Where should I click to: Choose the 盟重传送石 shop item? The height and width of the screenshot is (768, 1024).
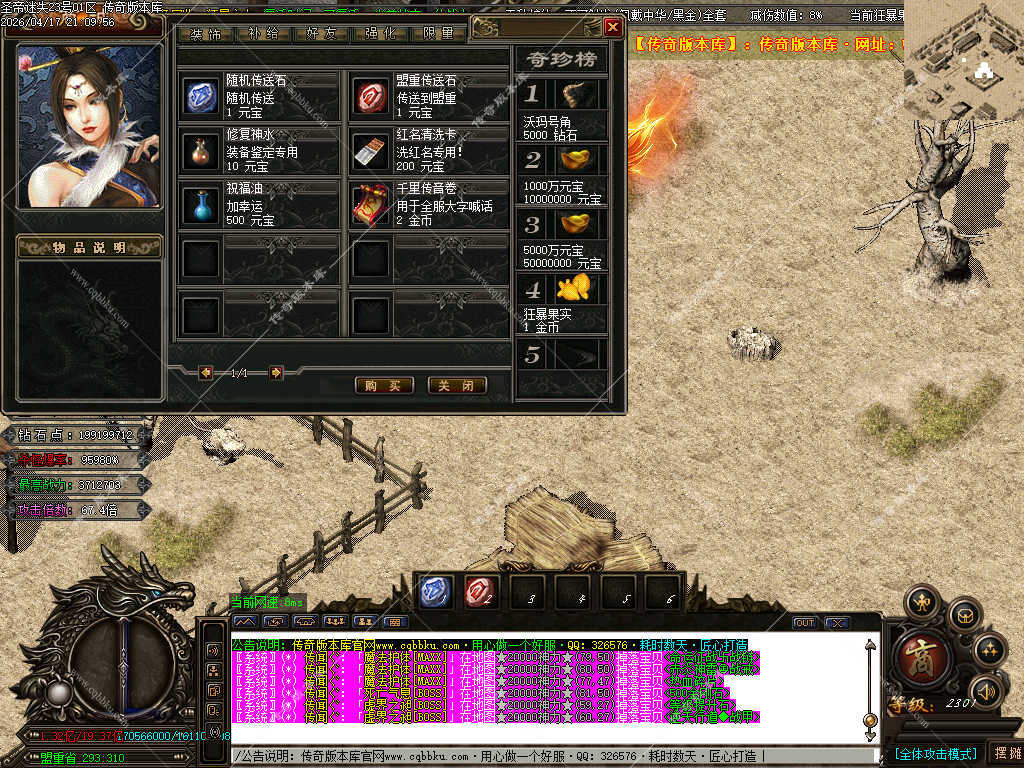(x=372, y=96)
